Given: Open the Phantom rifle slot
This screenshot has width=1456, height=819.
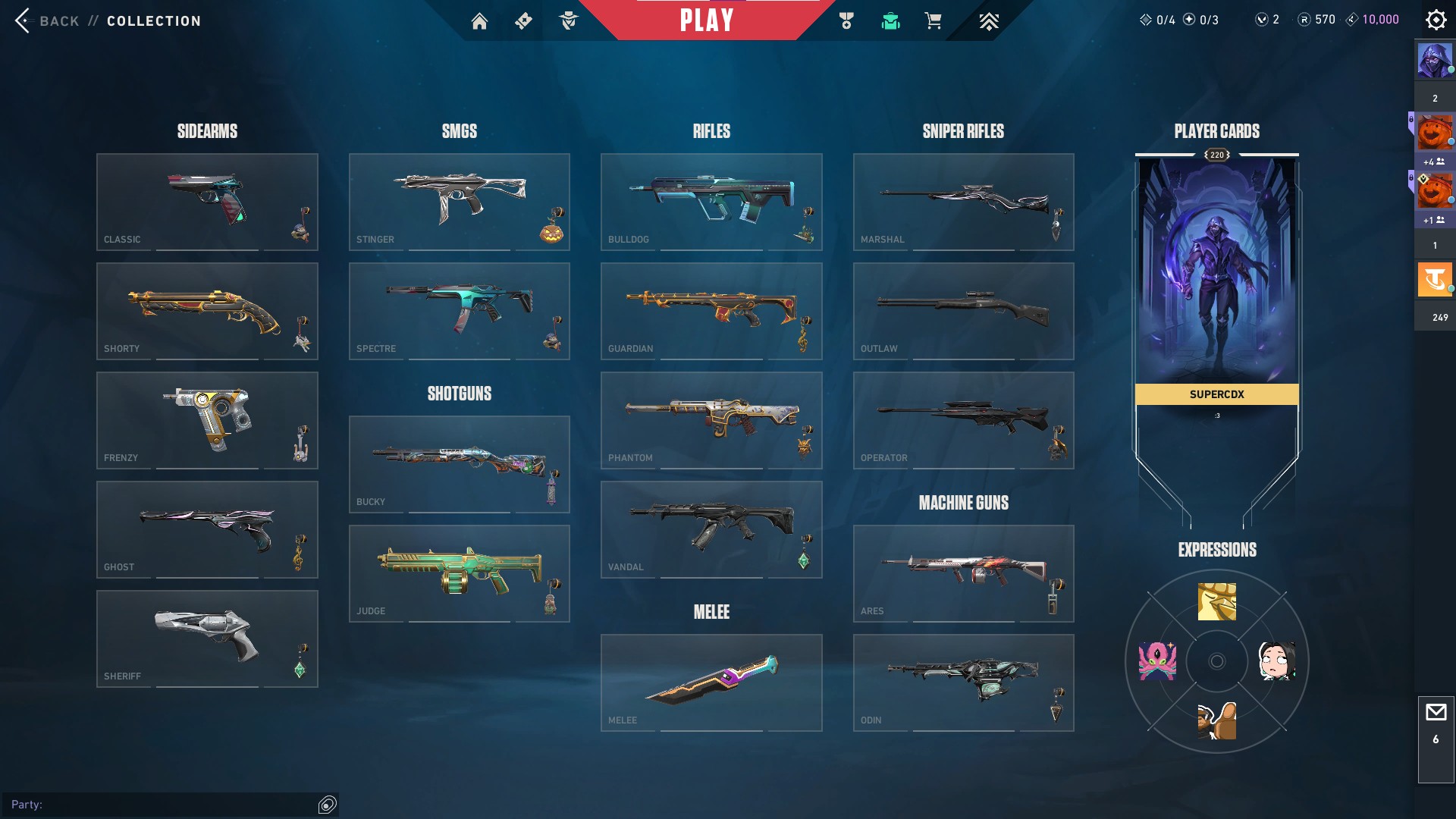Looking at the screenshot, I should tap(711, 420).
